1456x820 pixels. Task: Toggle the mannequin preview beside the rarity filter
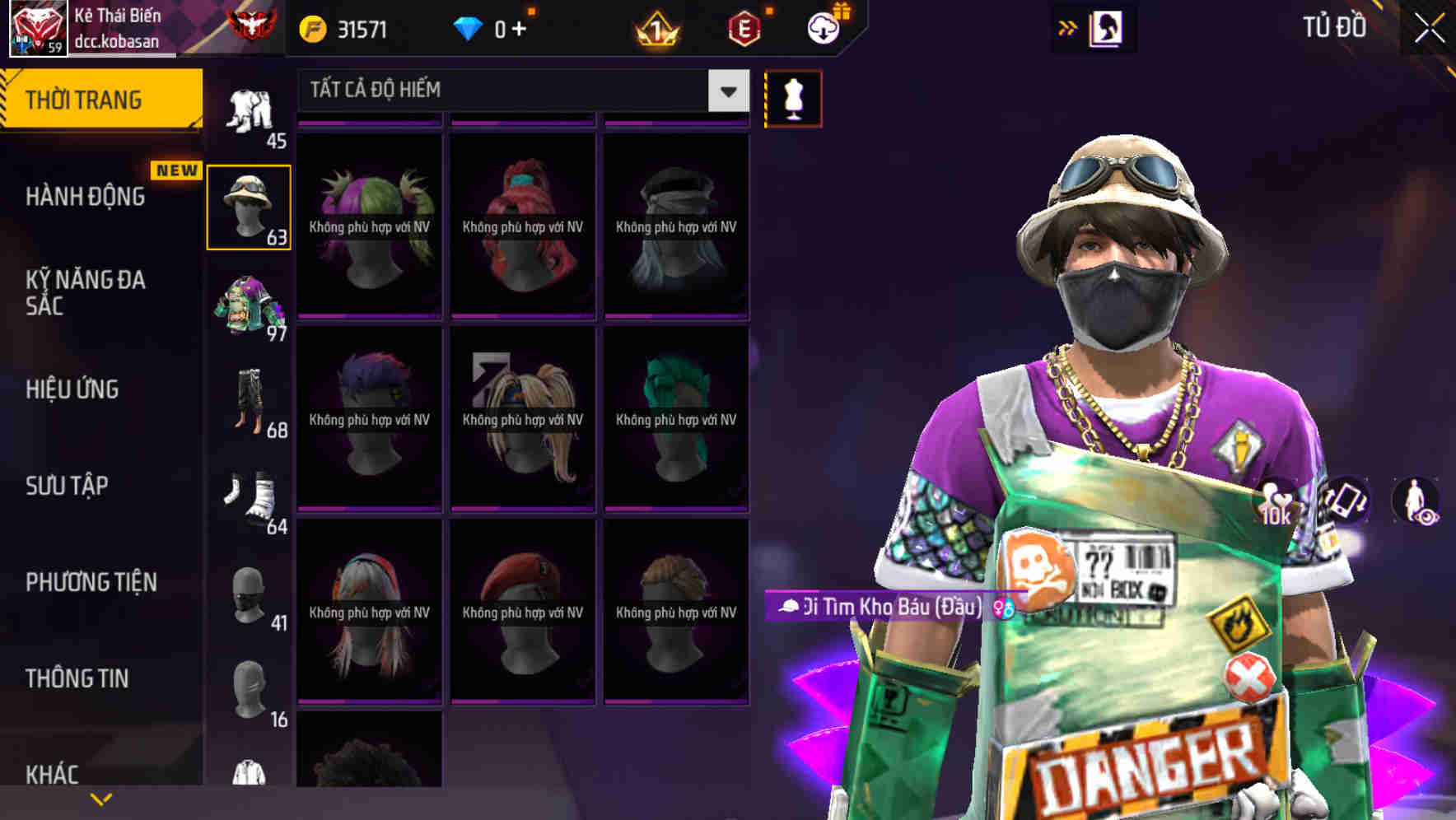[x=793, y=97]
